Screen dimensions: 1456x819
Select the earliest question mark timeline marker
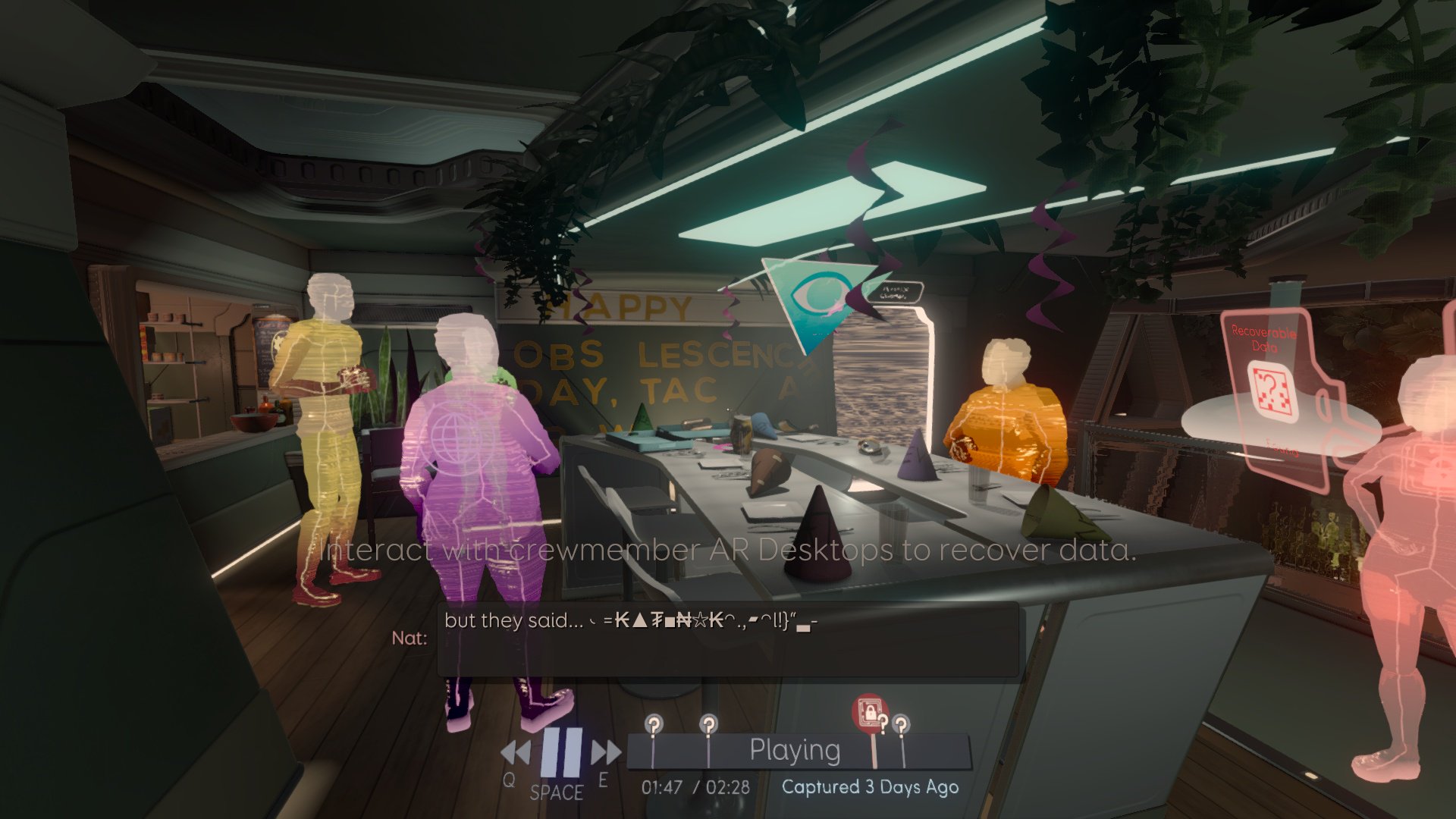click(x=654, y=724)
